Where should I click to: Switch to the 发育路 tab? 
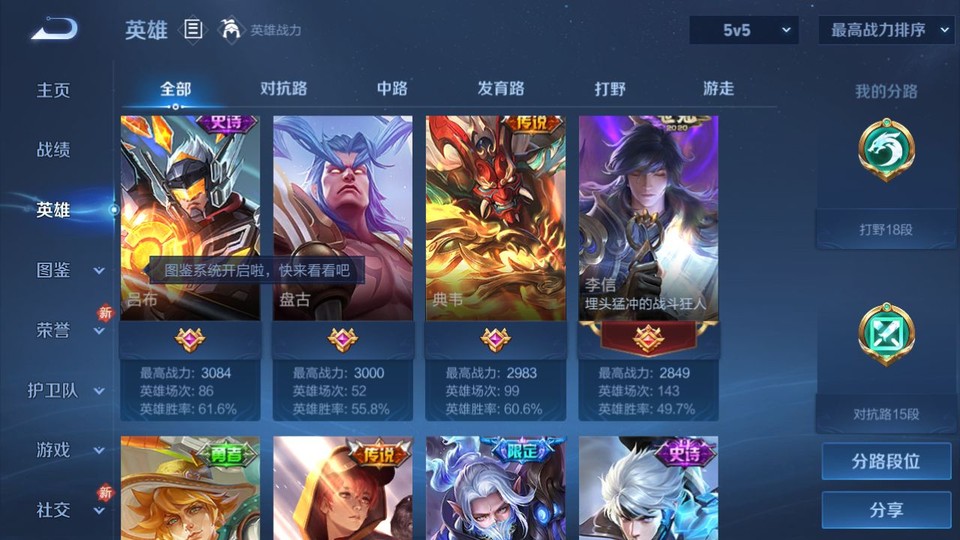pyautogui.click(x=501, y=89)
